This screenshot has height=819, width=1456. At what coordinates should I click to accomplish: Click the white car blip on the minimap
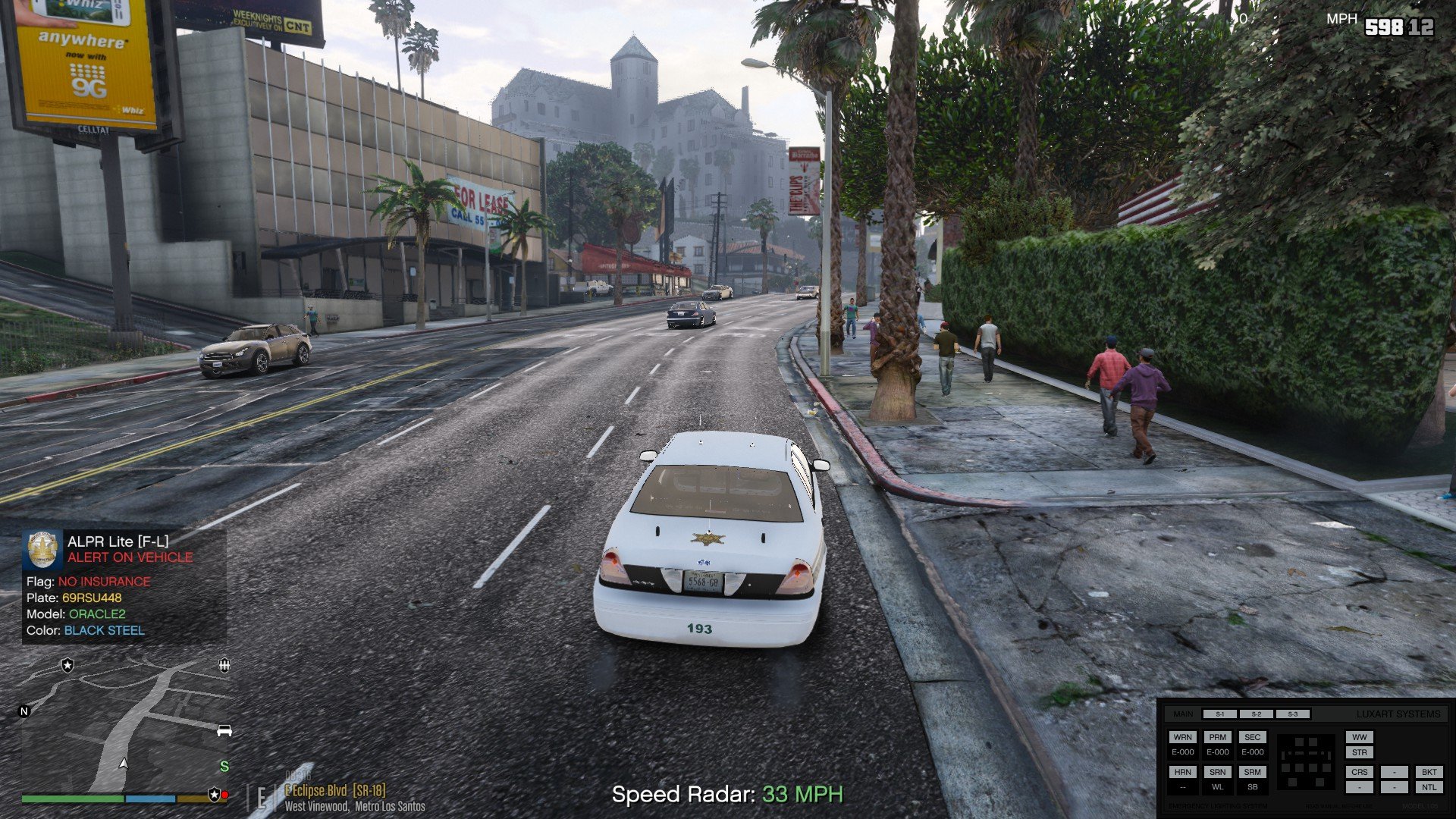[224, 730]
